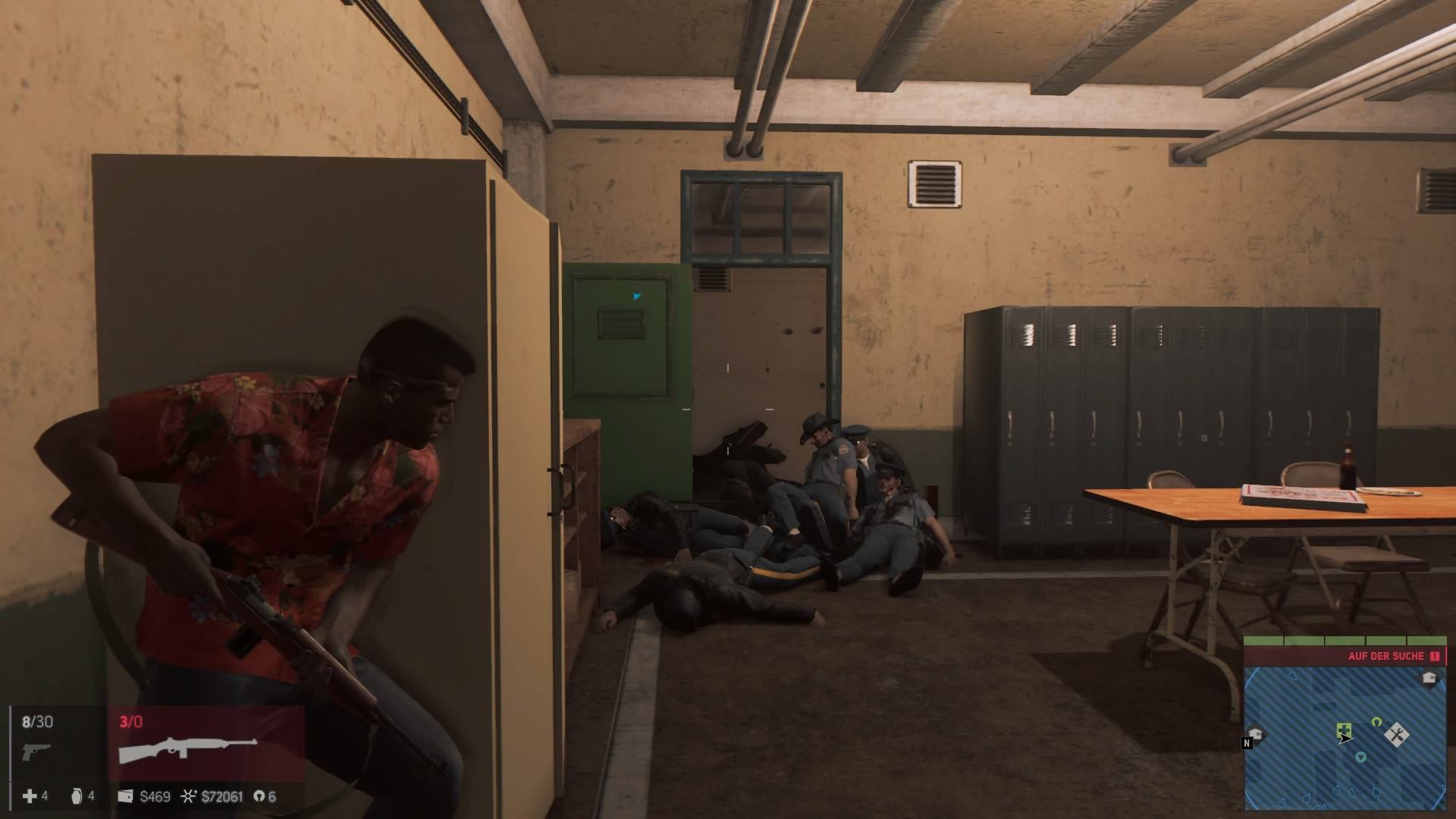Select the carbine rifle weapon slot
Image resolution: width=1456 pixels, height=819 pixels.
(188, 748)
